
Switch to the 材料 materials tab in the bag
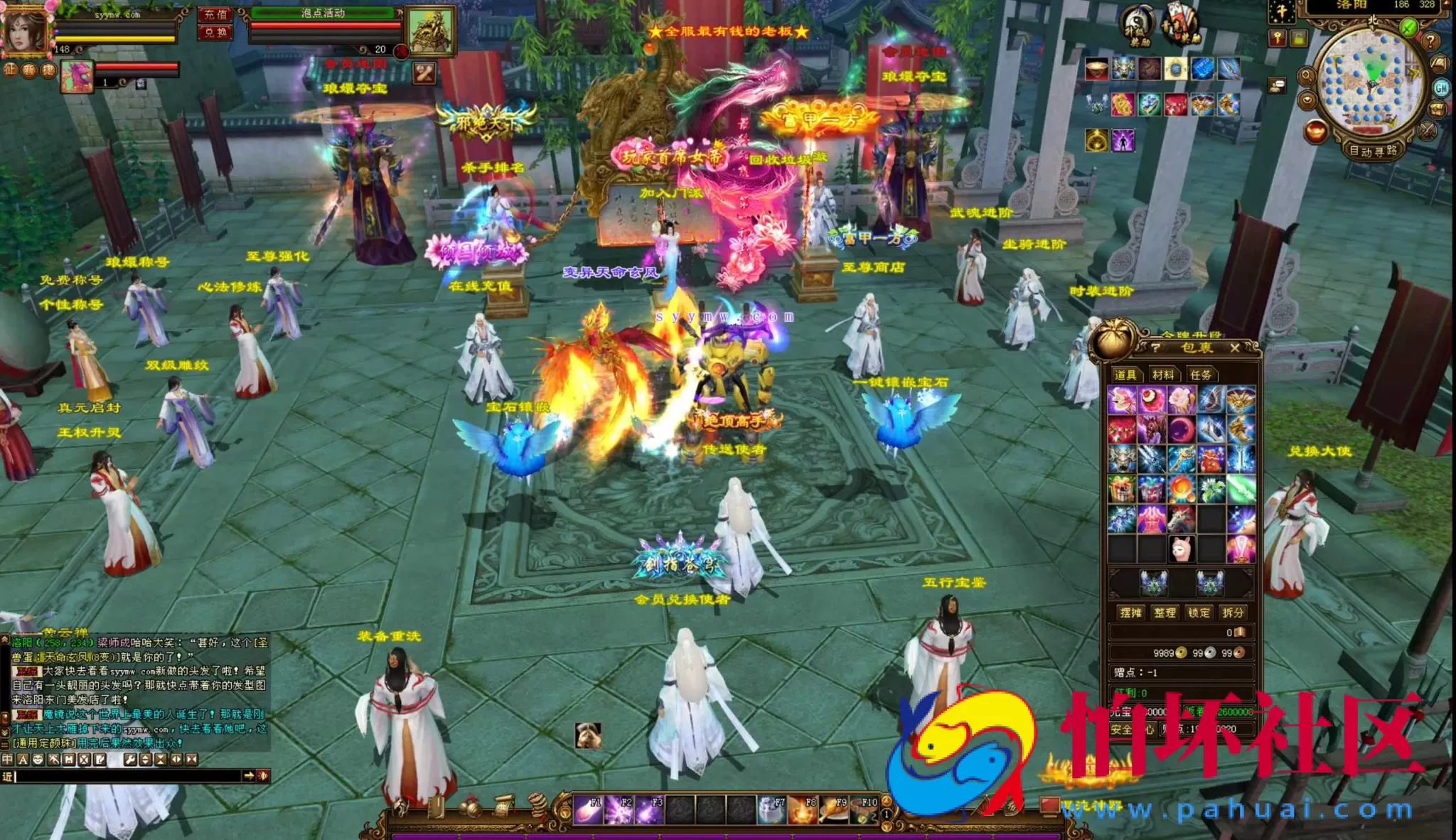[x=1165, y=374]
